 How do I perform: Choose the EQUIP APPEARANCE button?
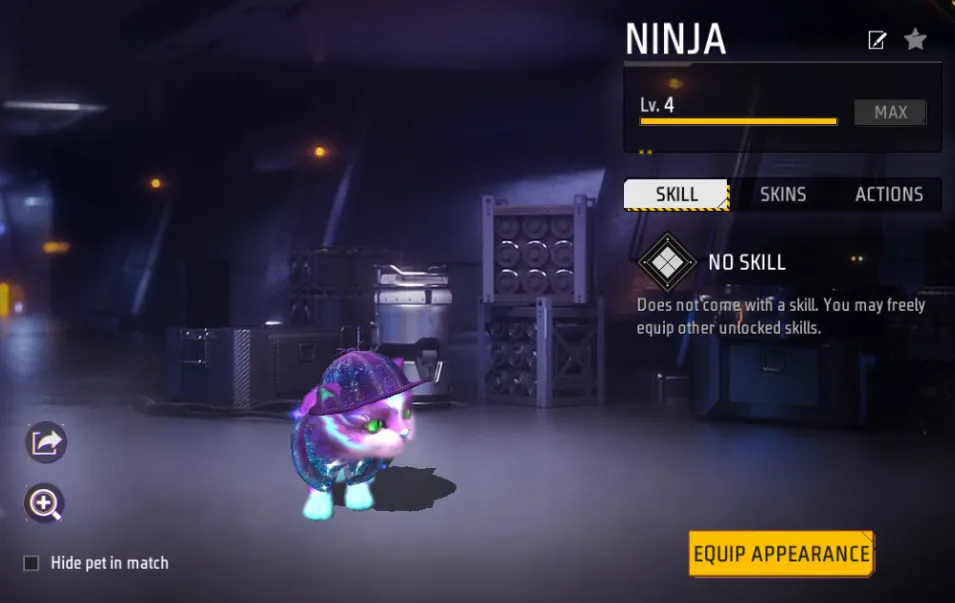781,553
